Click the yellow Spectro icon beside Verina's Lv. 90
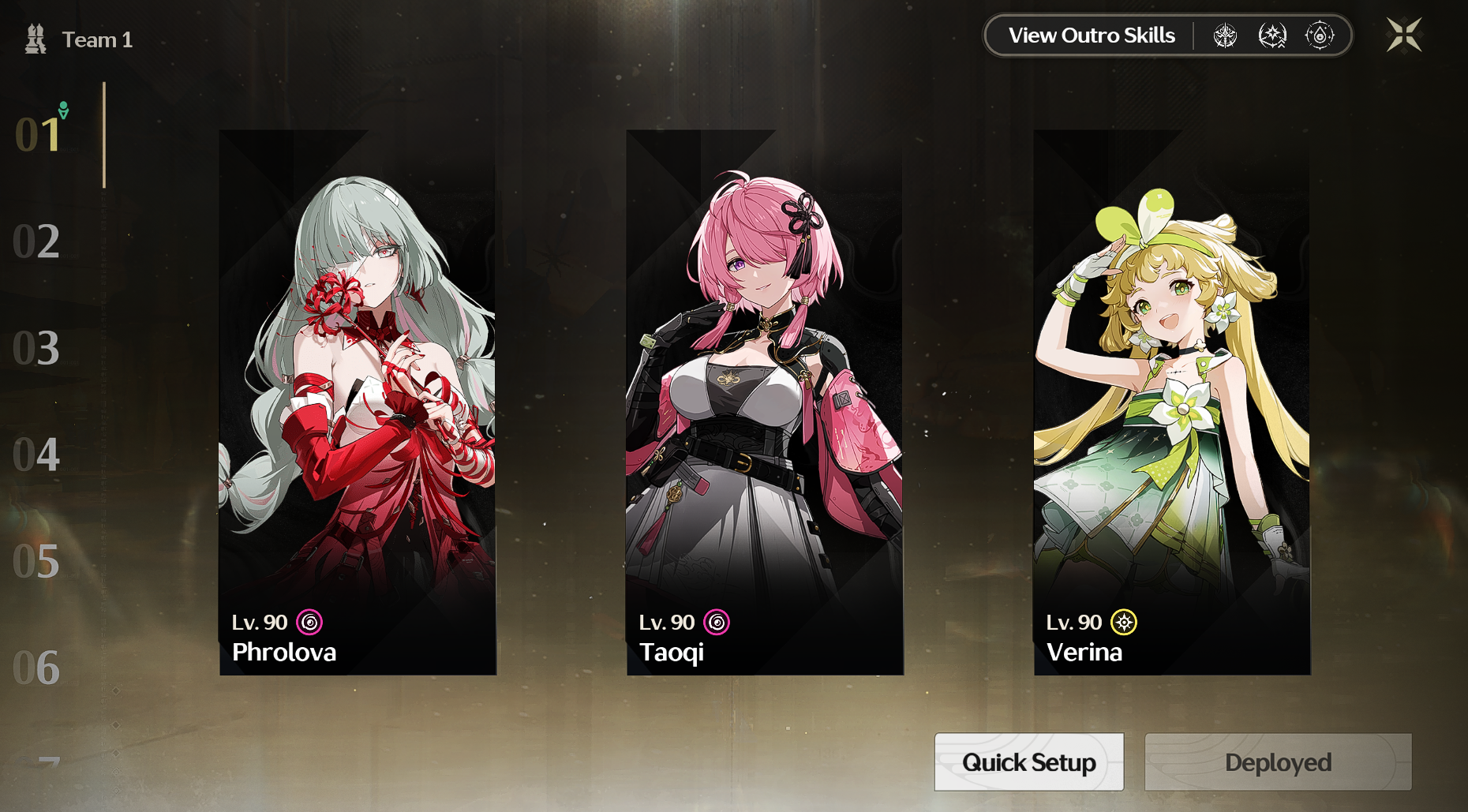The image size is (1468, 812). click(1124, 623)
